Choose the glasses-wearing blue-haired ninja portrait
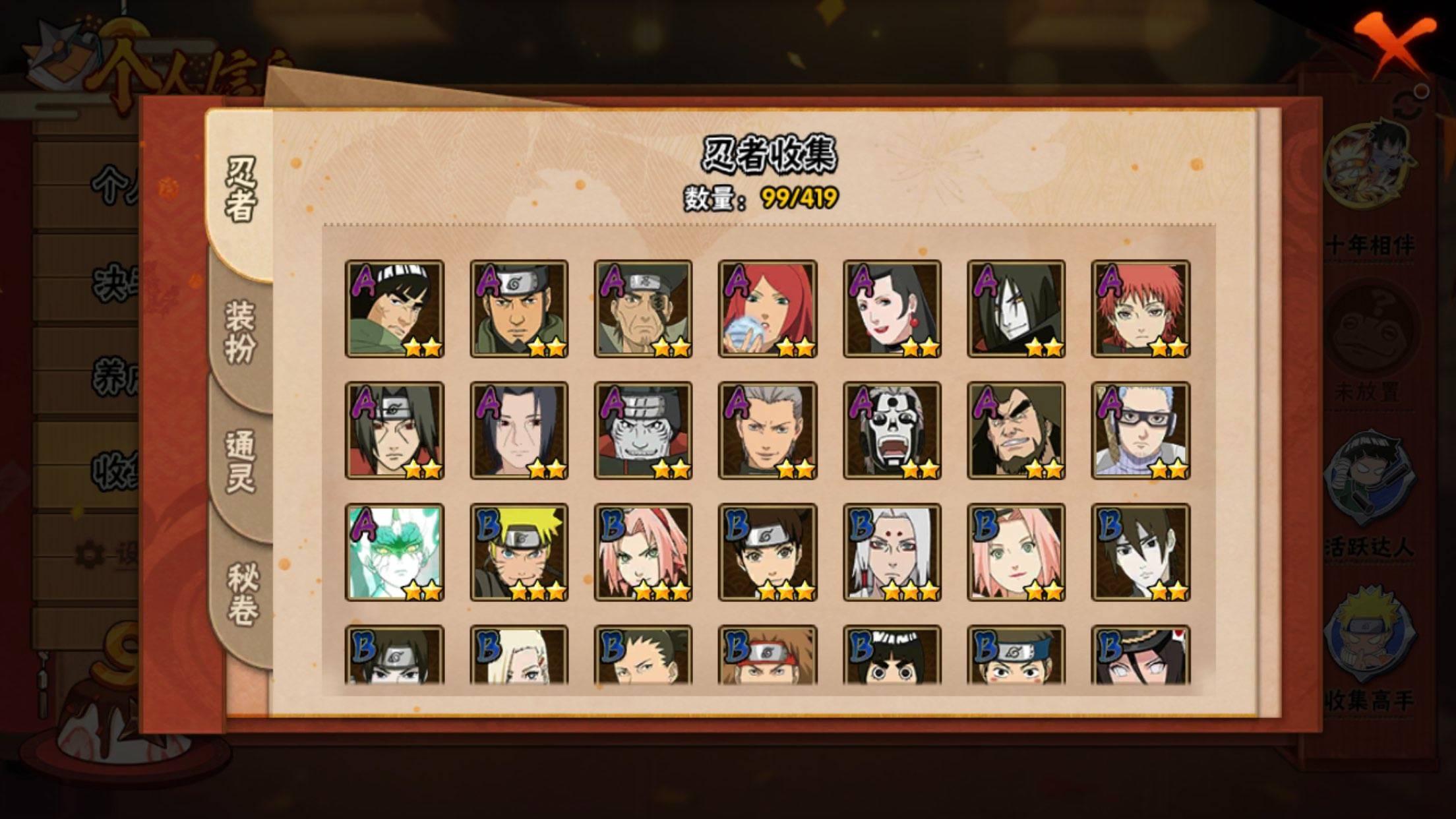The width and height of the screenshot is (1456, 819). 1141,431
